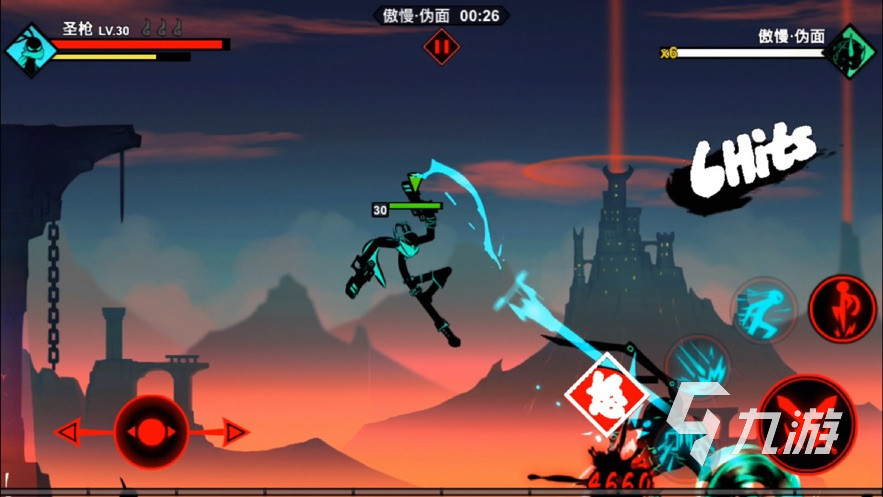Click the red joystick center knob
Screen dimensions: 883x497
point(150,432)
